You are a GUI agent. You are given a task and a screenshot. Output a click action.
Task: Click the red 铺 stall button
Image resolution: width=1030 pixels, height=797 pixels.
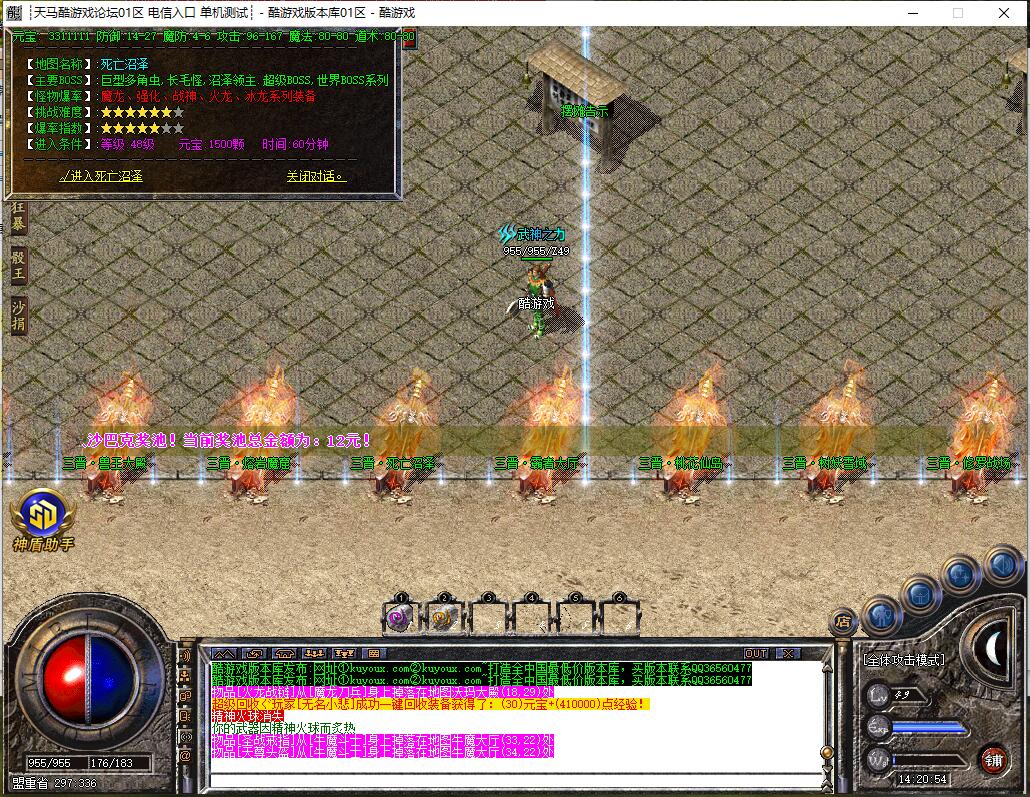pos(993,758)
